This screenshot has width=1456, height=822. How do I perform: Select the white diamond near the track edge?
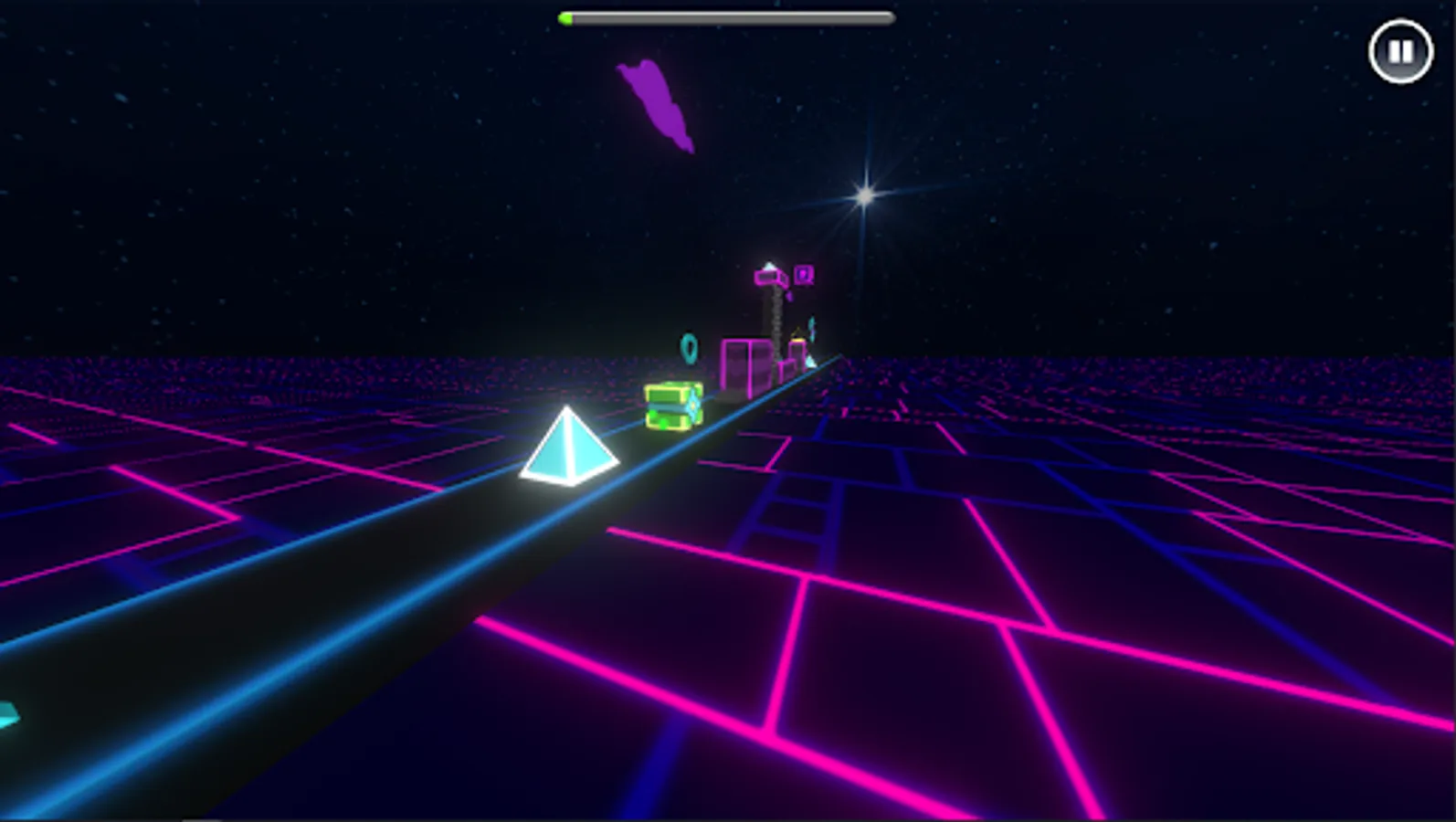pos(809,362)
